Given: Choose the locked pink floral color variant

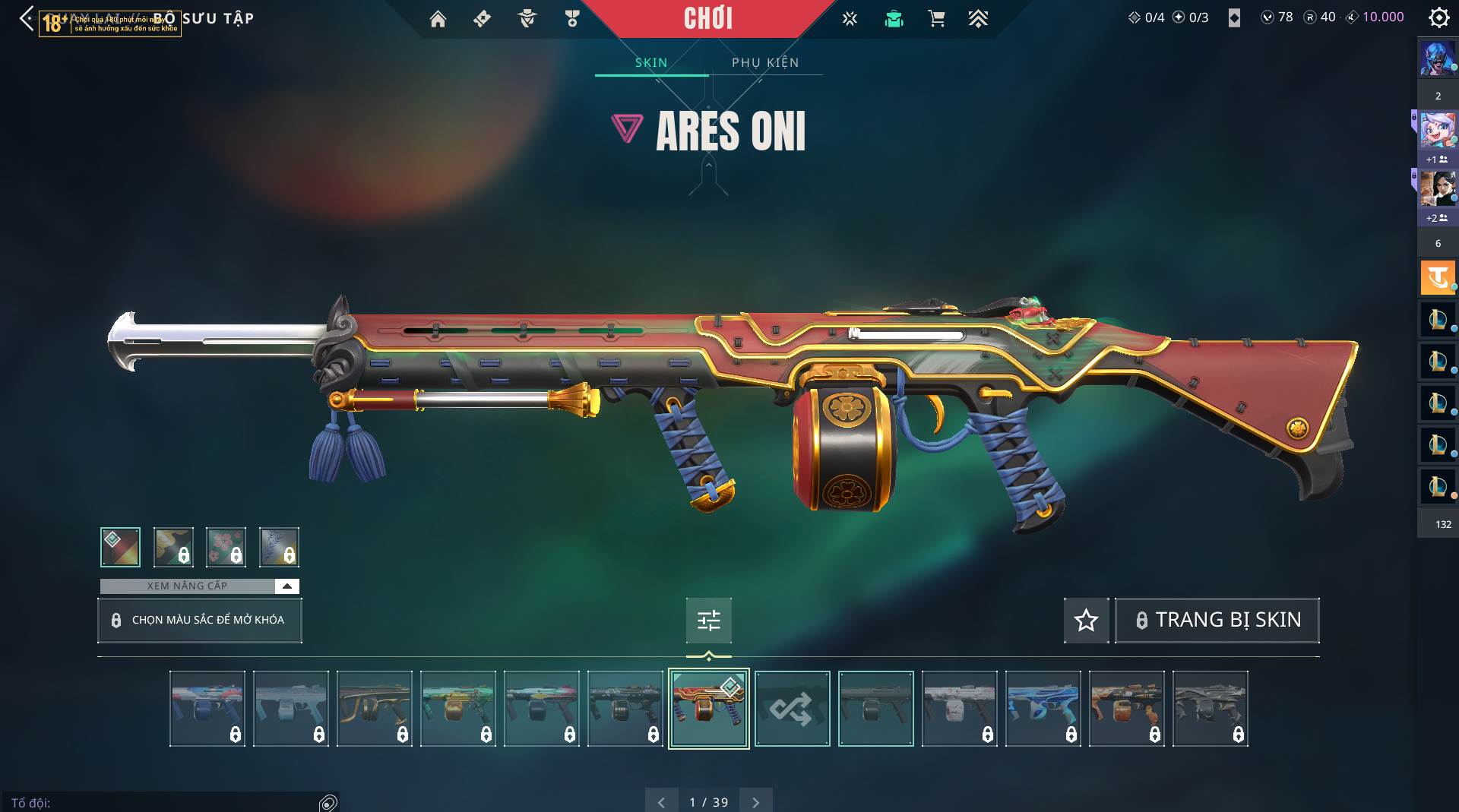Looking at the screenshot, I should pyautogui.click(x=226, y=547).
